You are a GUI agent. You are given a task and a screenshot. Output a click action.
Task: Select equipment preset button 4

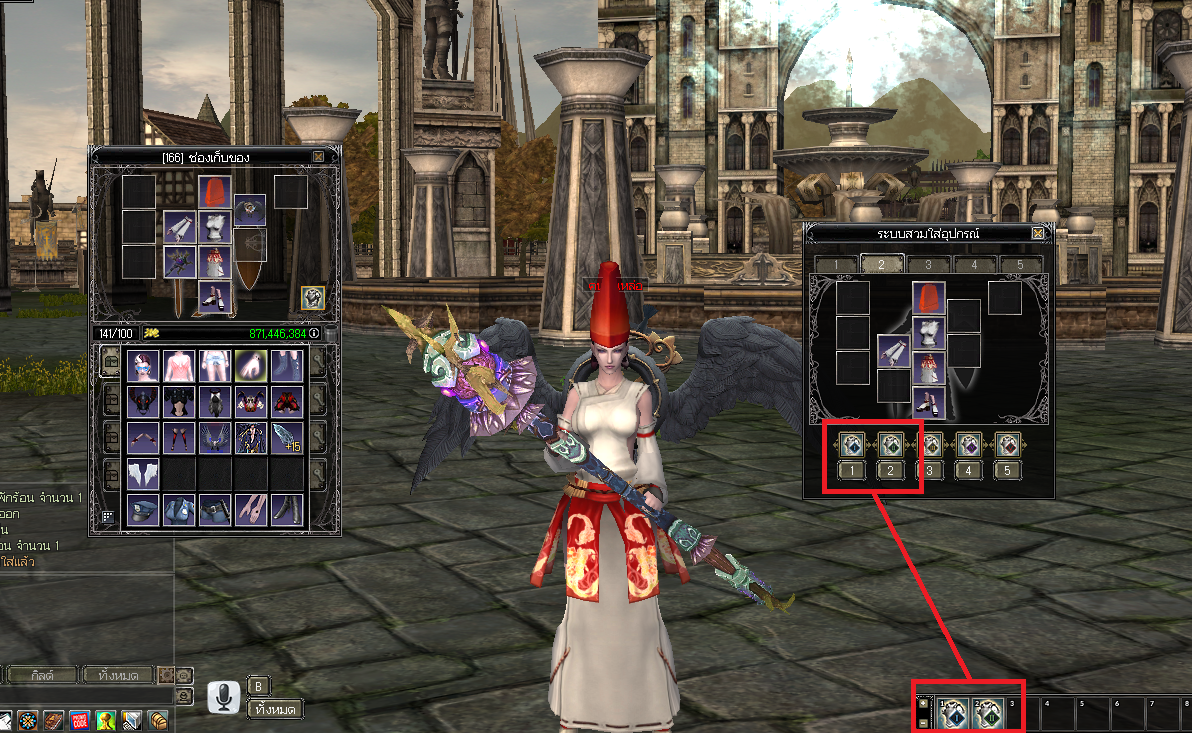coord(968,471)
